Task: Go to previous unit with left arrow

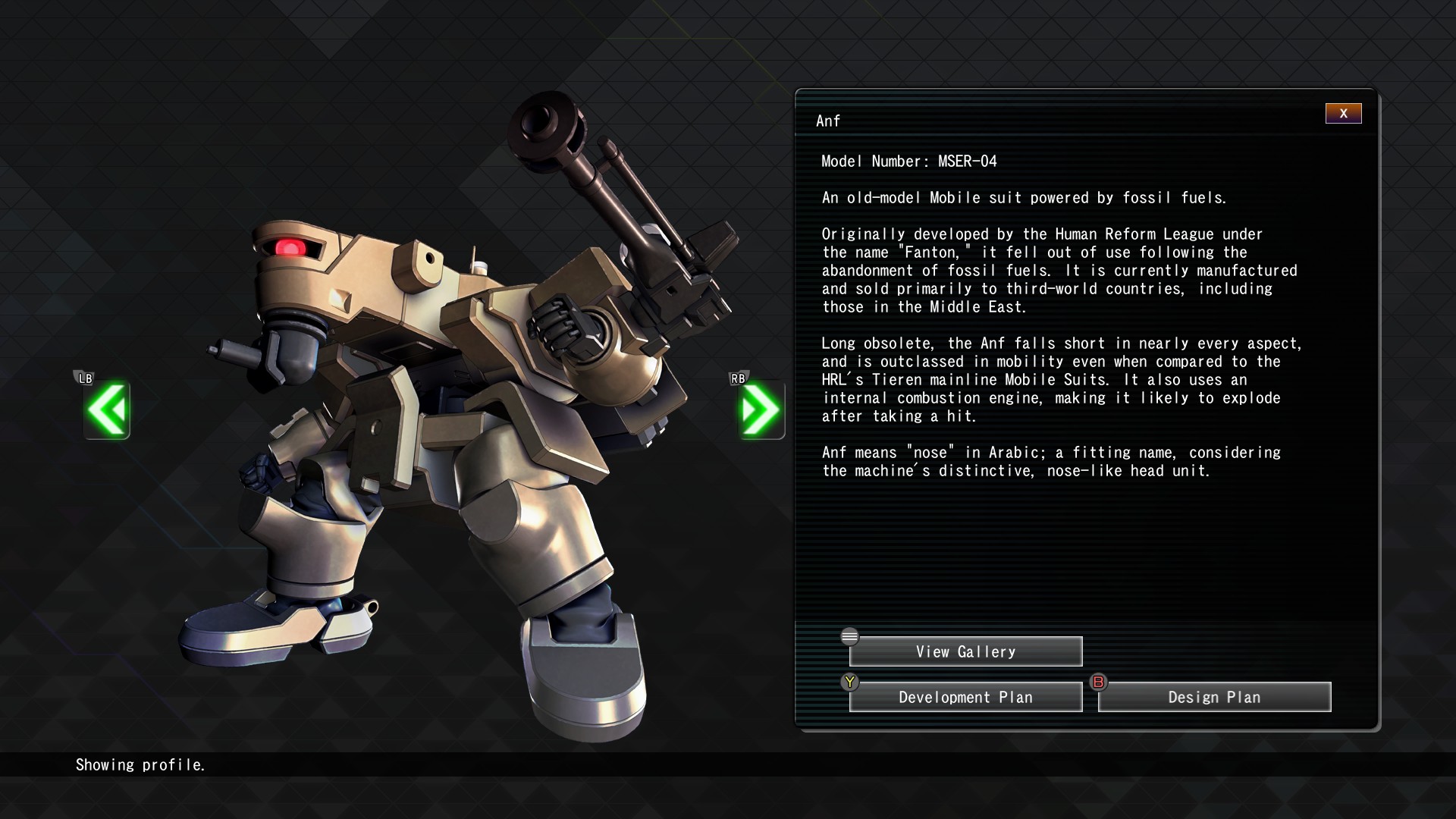Action: [107, 410]
